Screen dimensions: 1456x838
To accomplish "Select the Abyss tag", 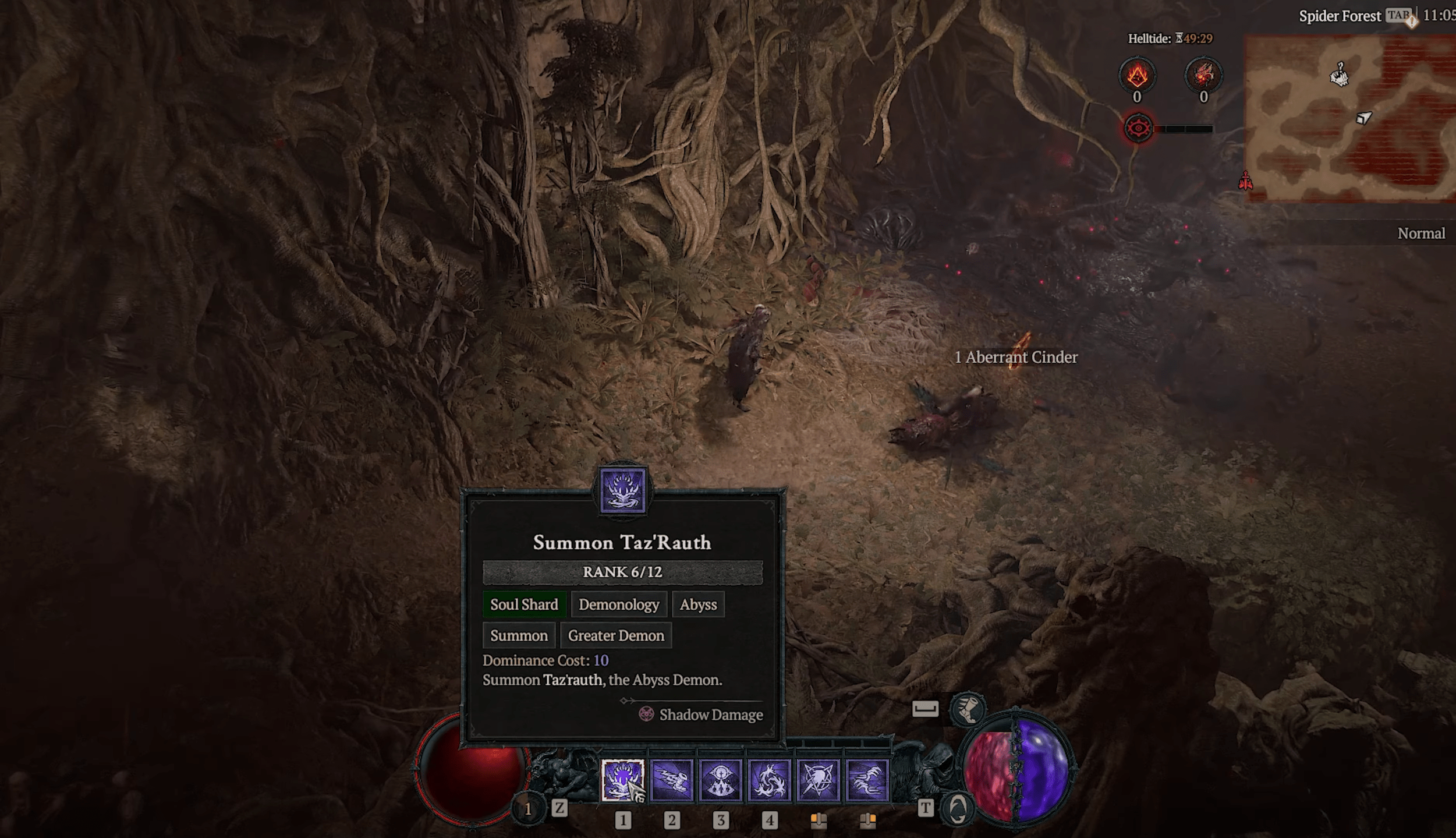I will click(x=697, y=604).
